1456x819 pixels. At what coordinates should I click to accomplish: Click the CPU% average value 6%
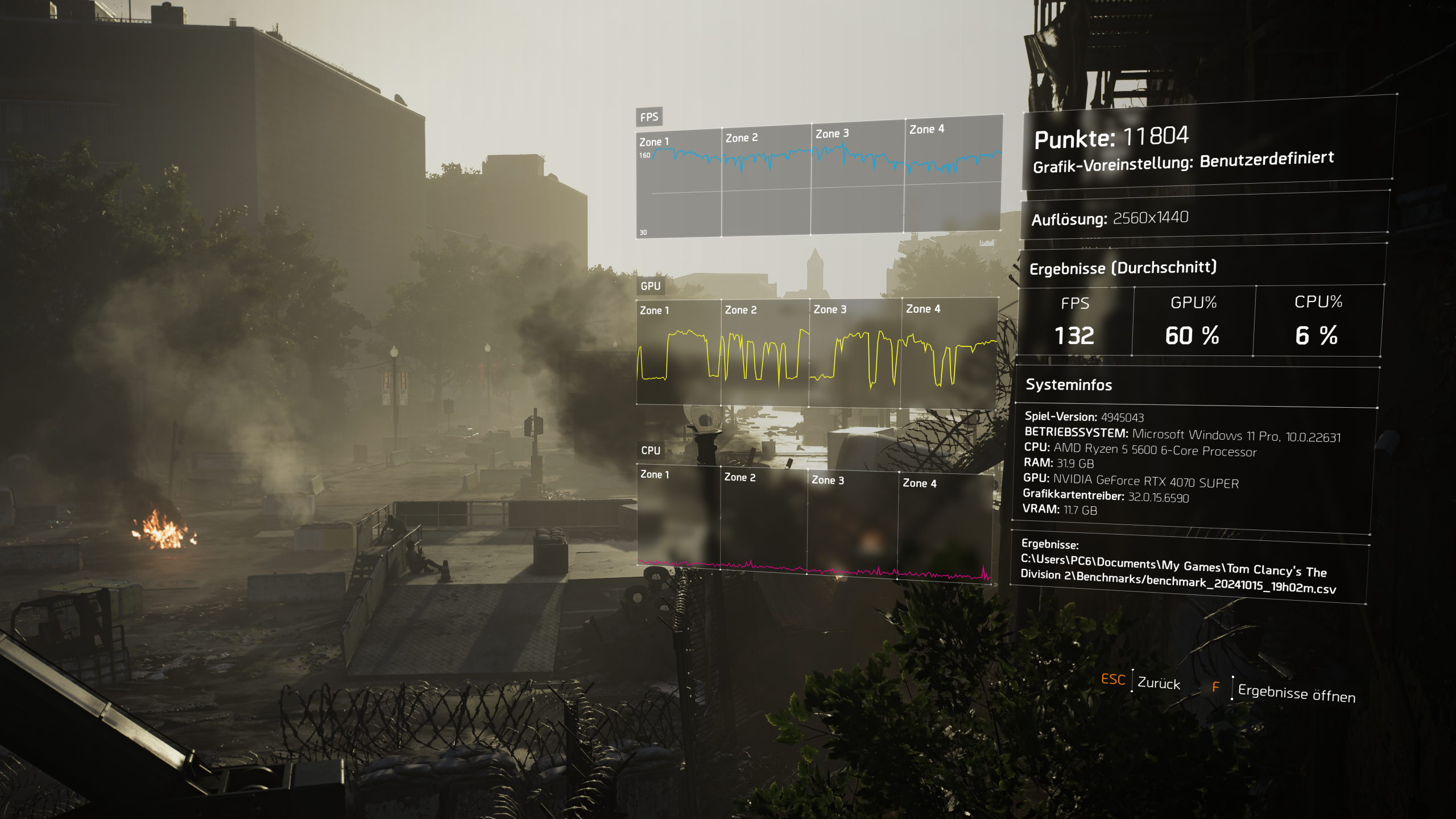click(1314, 336)
